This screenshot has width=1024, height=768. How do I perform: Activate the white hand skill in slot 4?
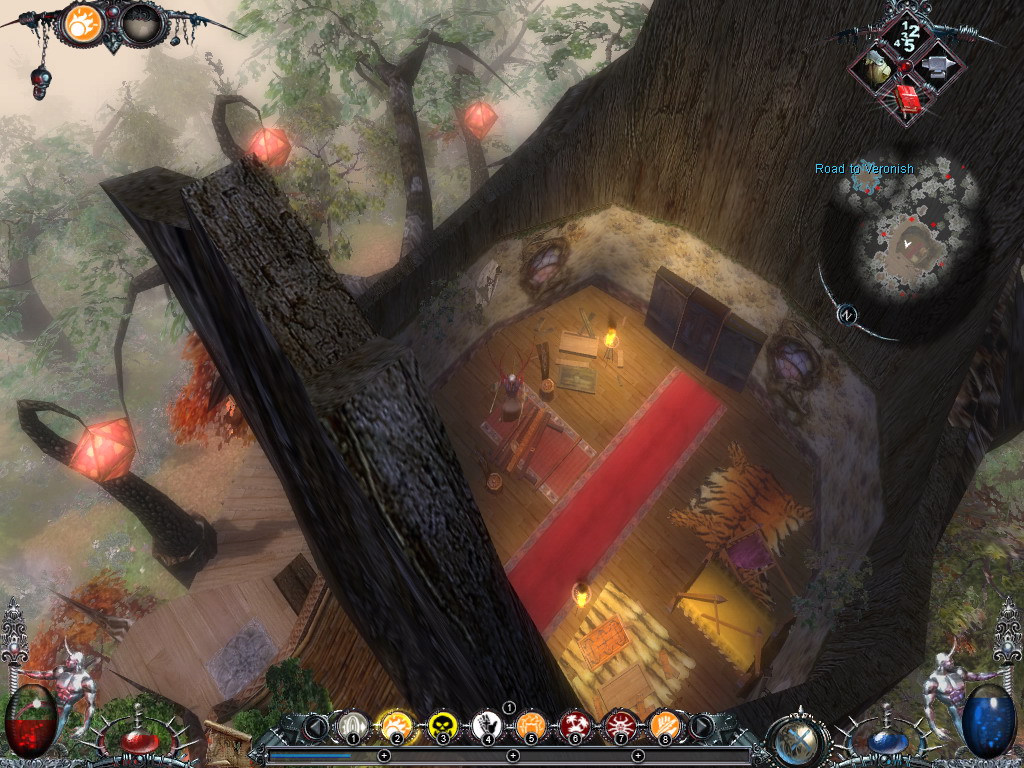(487, 725)
